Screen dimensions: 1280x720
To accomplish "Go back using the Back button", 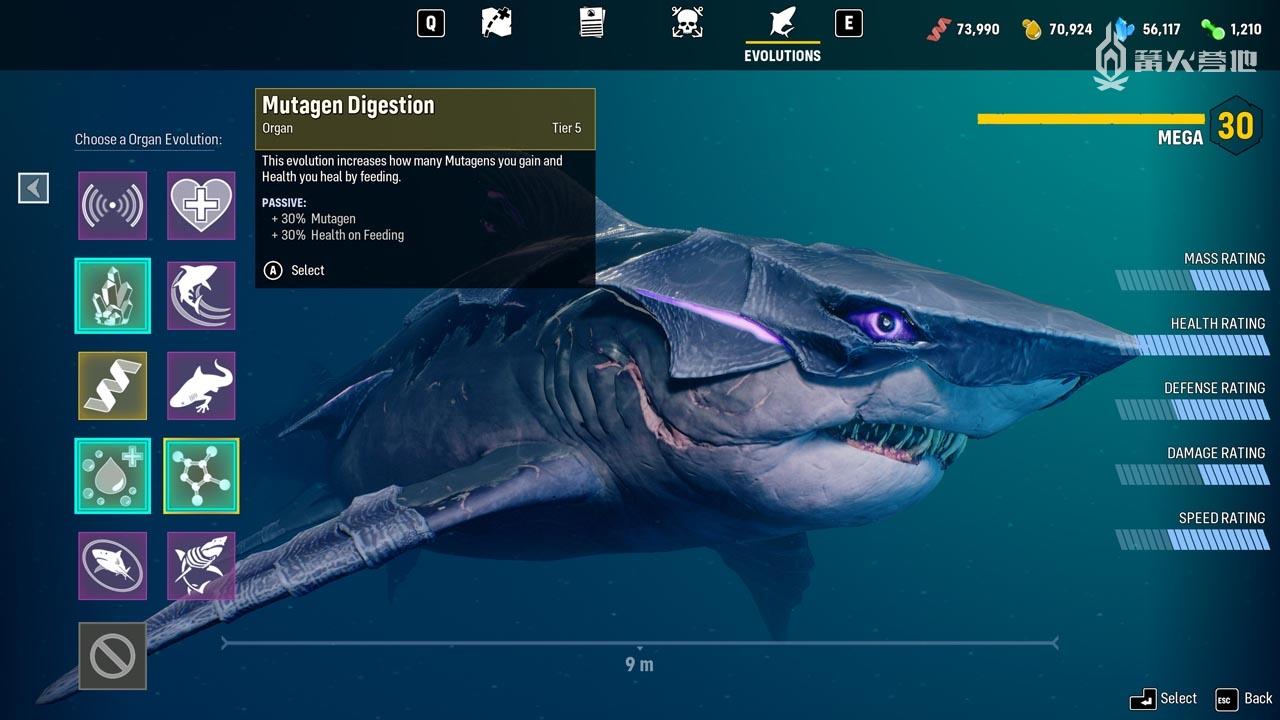I will [x=1245, y=699].
